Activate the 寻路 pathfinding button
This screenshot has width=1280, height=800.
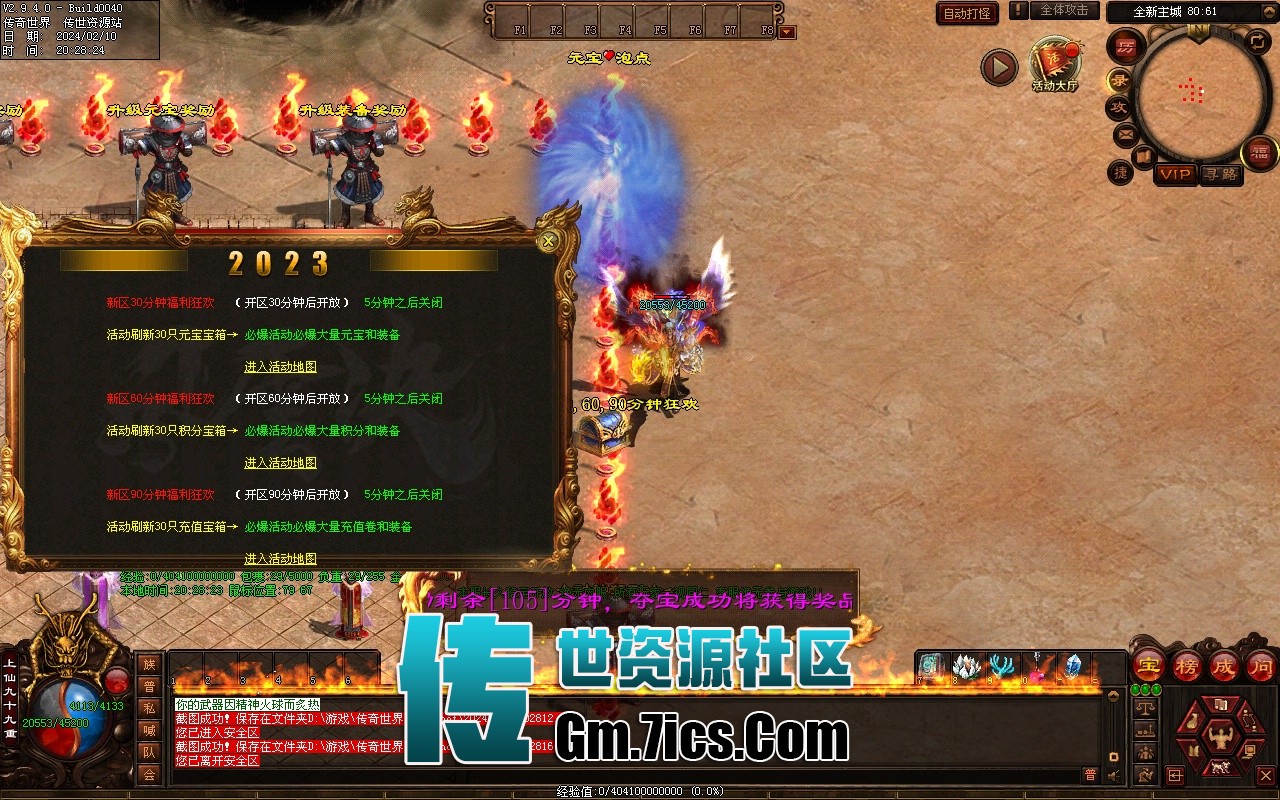(1219, 174)
